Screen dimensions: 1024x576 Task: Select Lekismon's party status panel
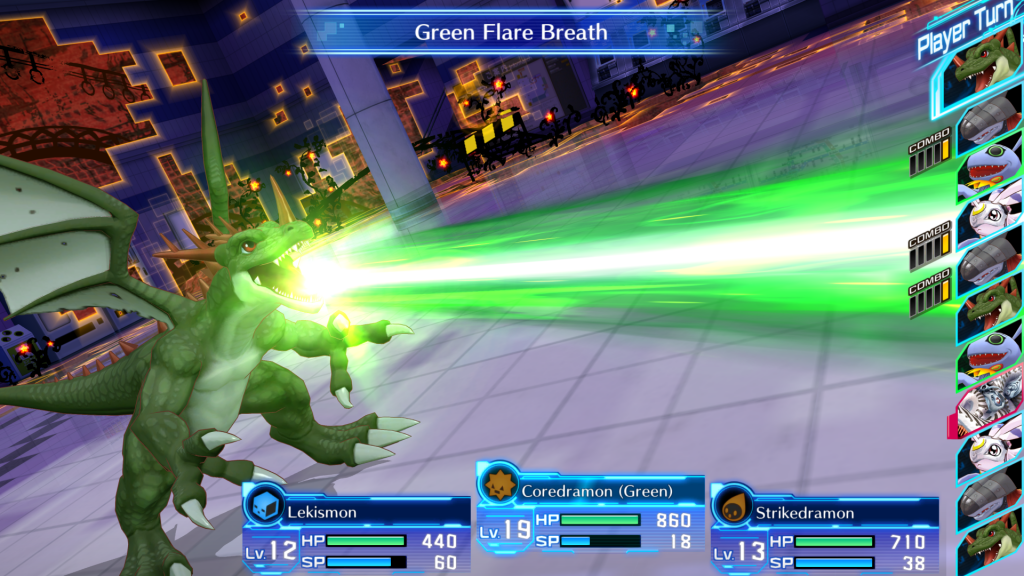tap(356, 529)
